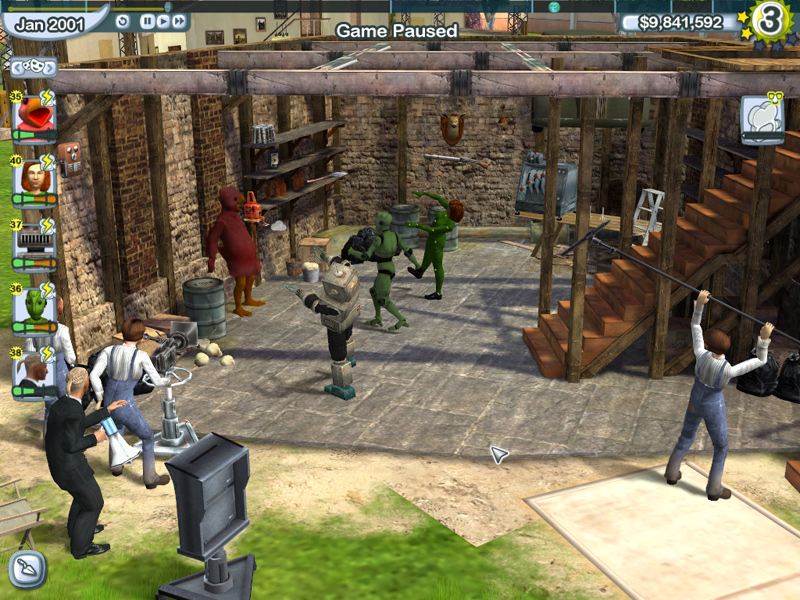Click the round button in the bottom-left corner
The width and height of the screenshot is (800, 600).
pyautogui.click(x=27, y=569)
